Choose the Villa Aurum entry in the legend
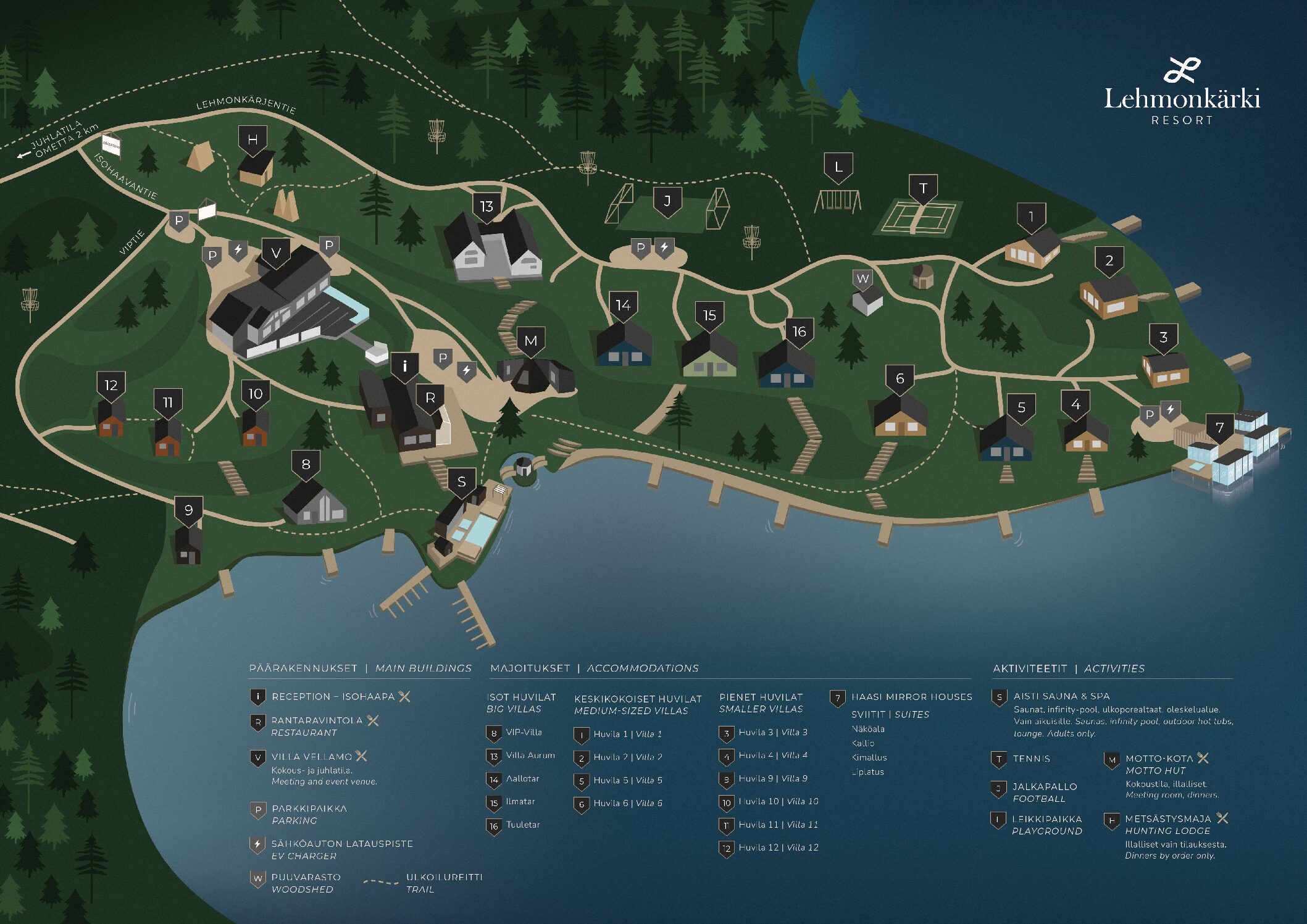 click(530, 755)
